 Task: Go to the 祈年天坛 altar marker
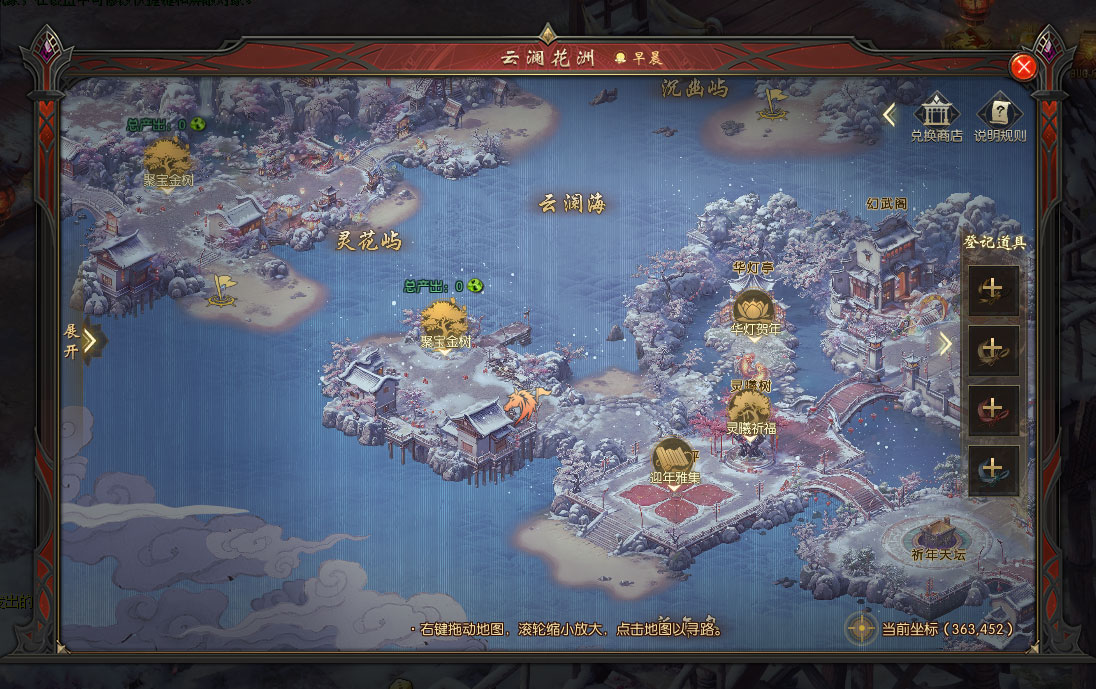(x=937, y=535)
